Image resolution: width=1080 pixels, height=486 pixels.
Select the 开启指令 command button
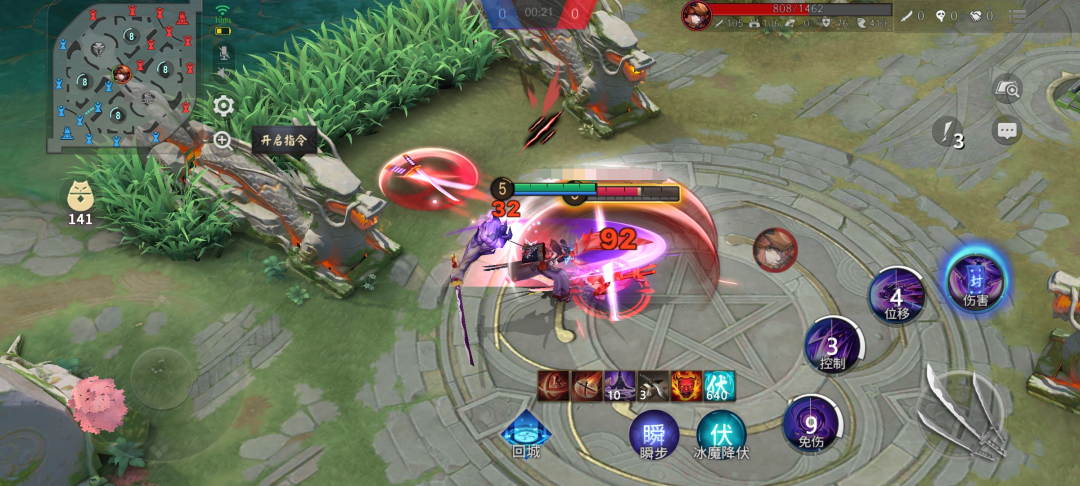pos(284,140)
